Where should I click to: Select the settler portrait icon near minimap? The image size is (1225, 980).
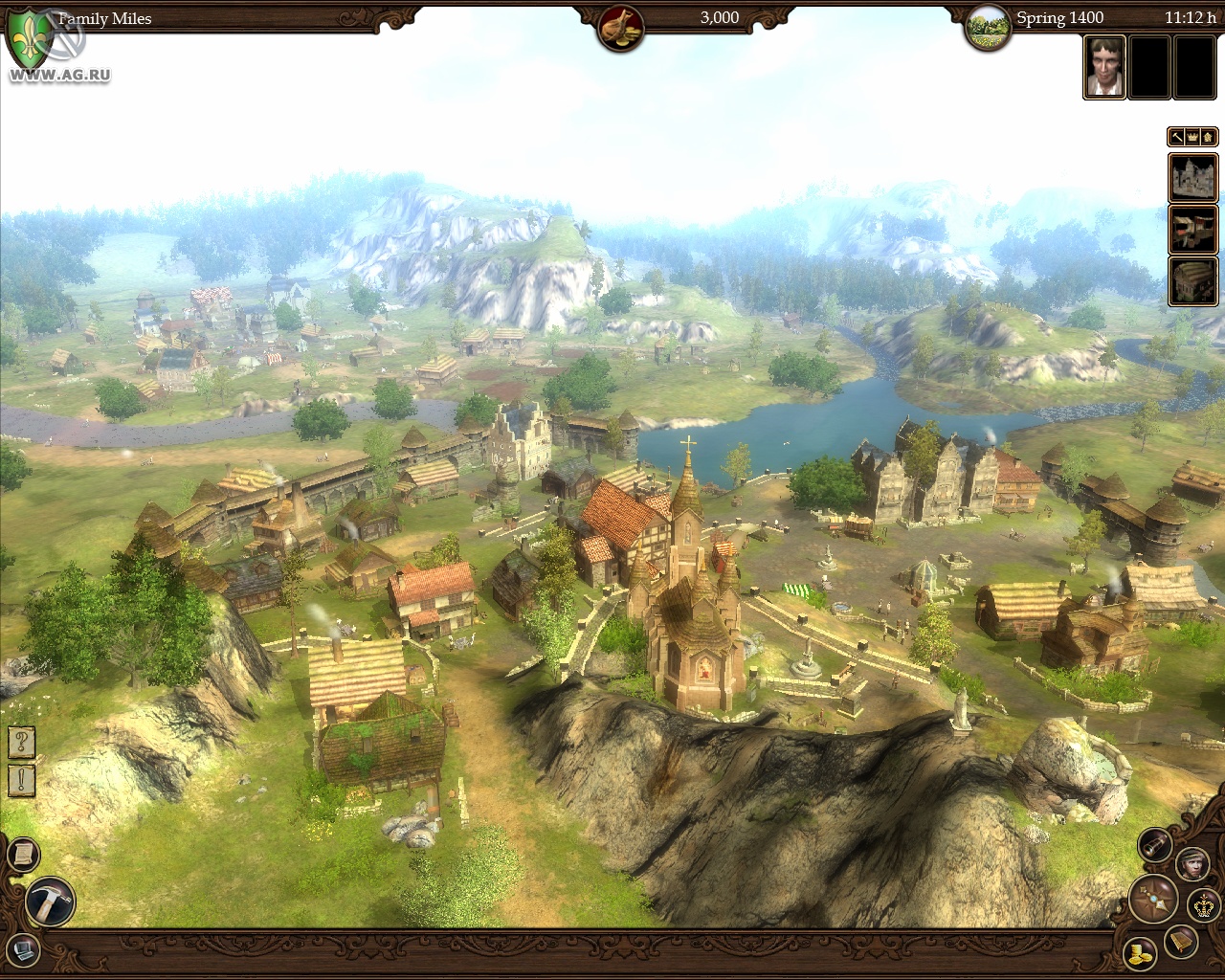[1193, 864]
